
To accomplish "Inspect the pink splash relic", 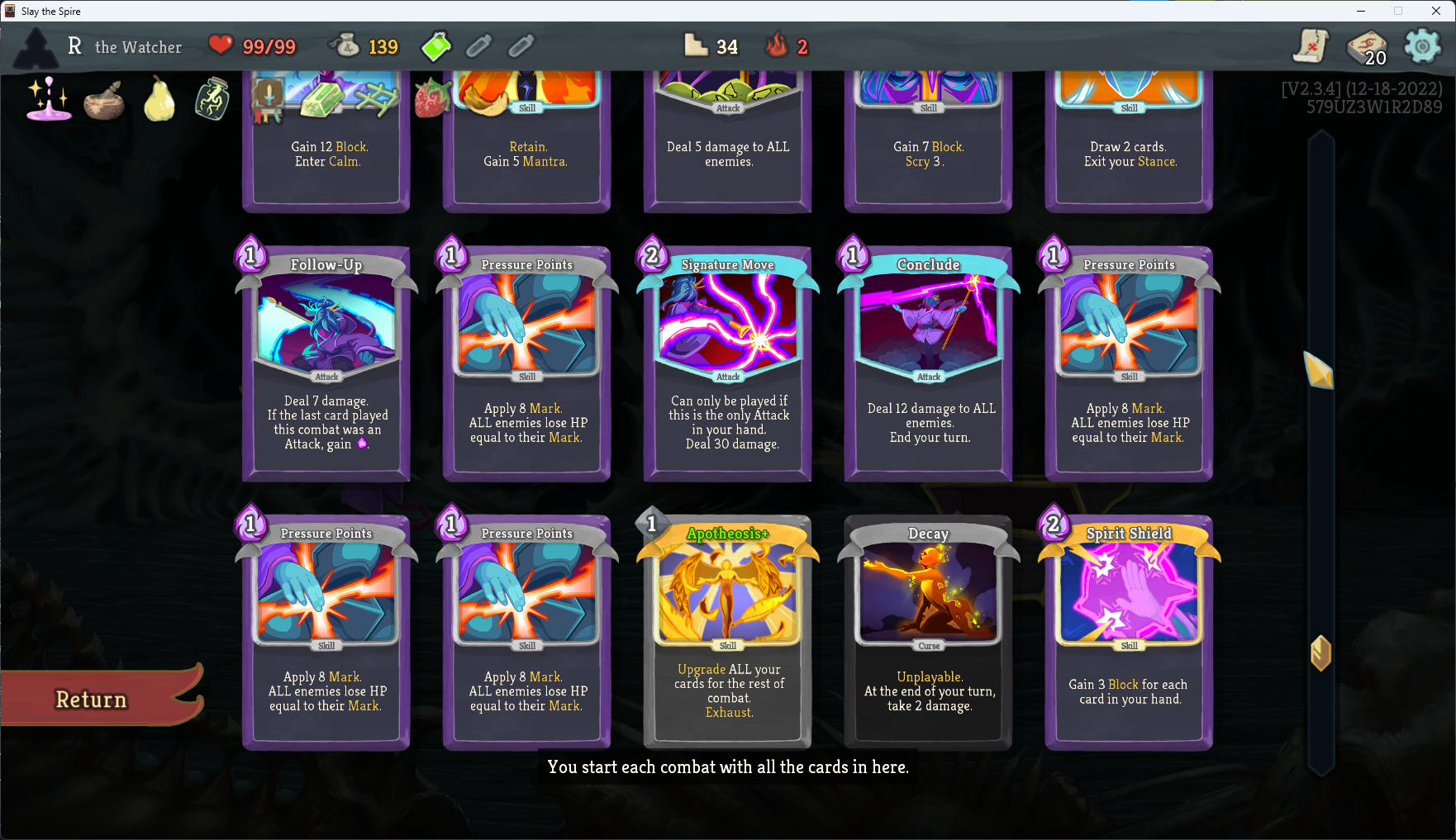I will [x=47, y=101].
